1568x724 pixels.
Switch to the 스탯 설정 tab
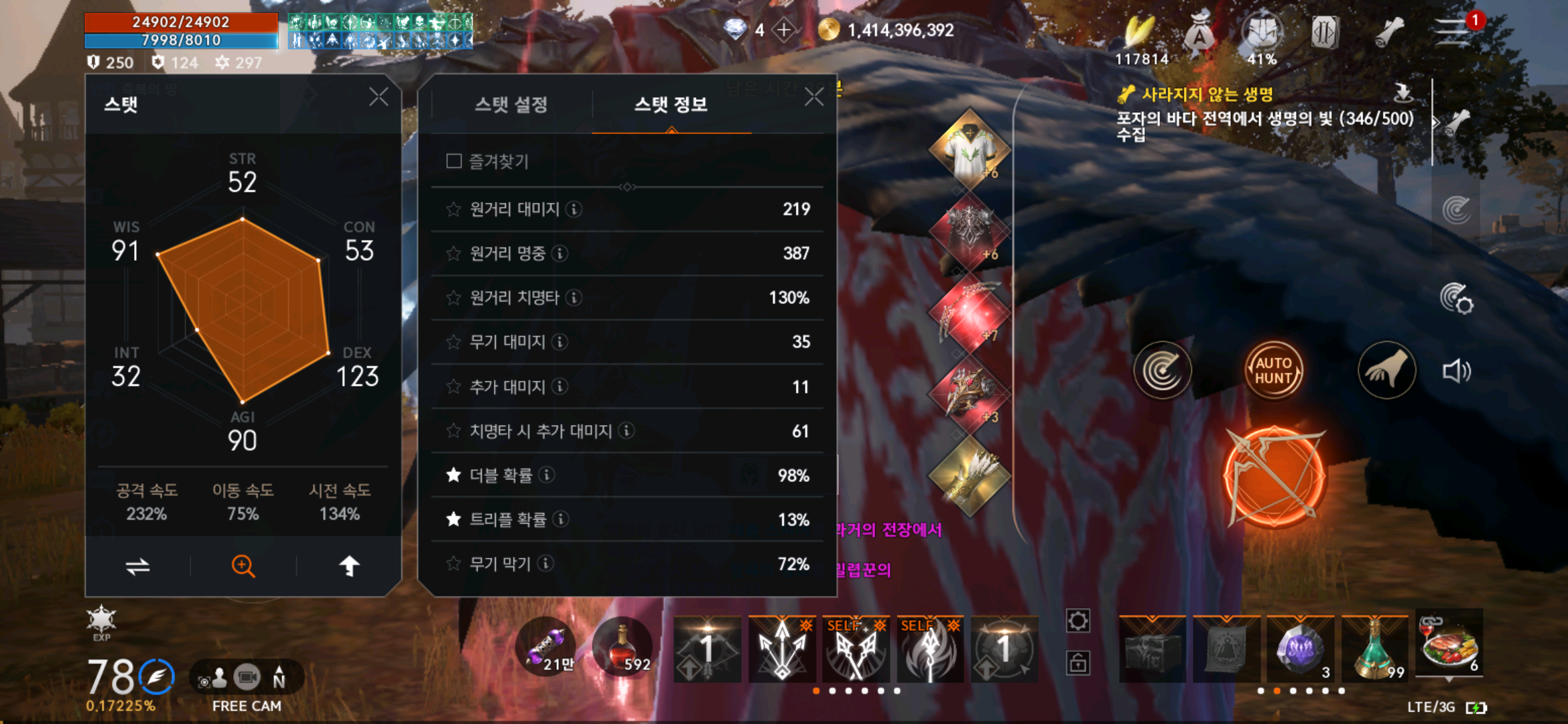click(x=513, y=105)
